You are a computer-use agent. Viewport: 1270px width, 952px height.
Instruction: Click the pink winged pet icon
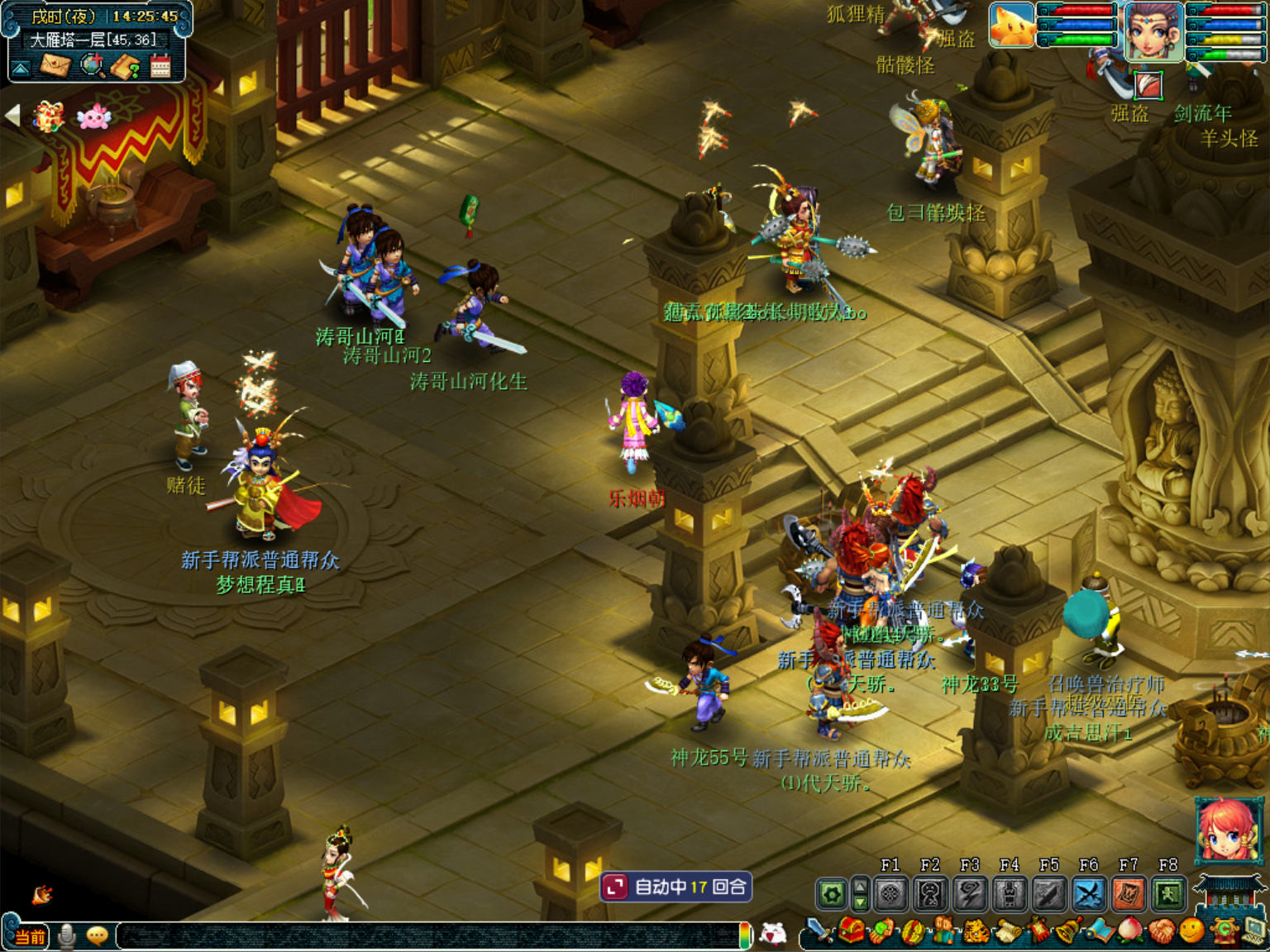(x=93, y=117)
